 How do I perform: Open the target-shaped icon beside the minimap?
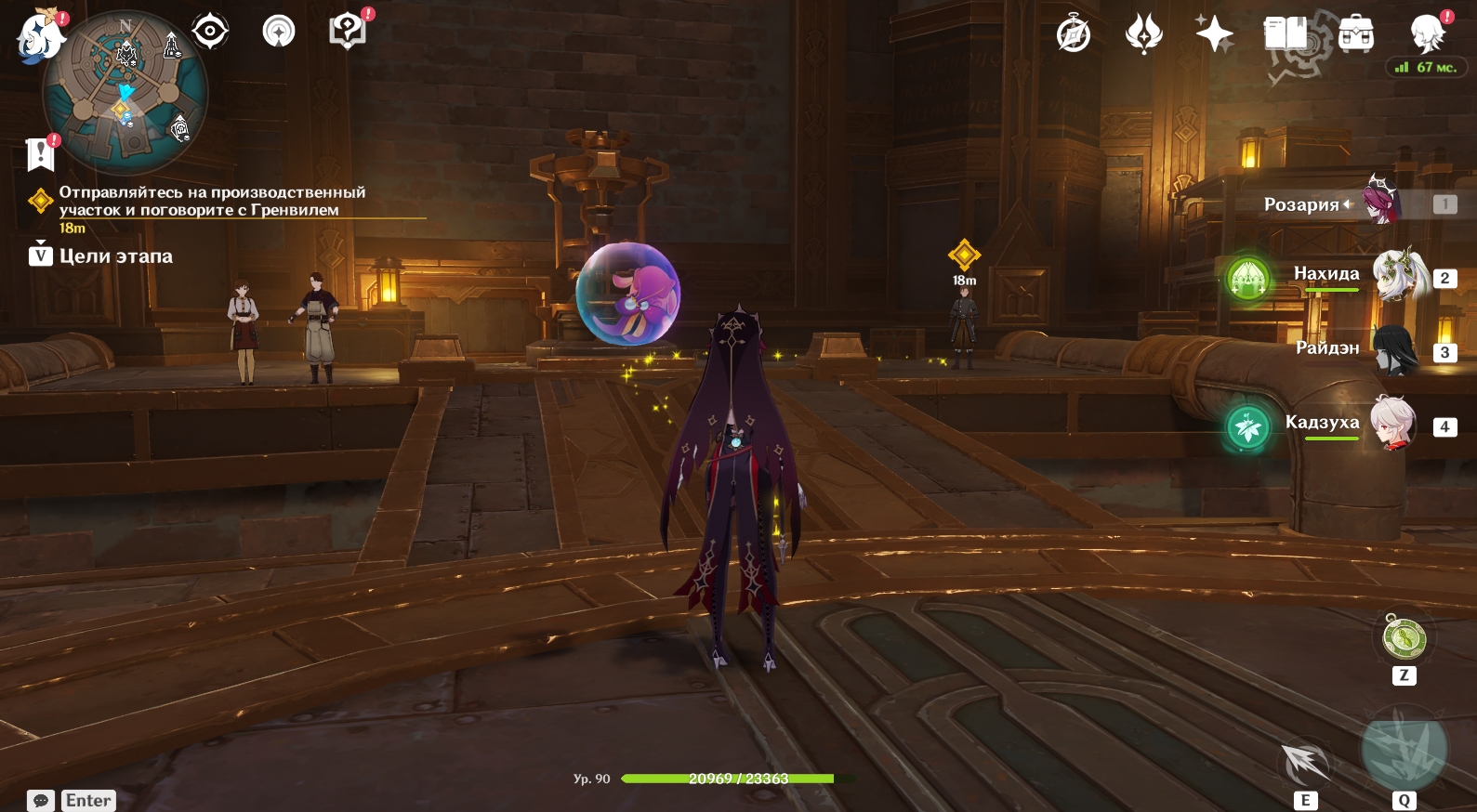[x=210, y=32]
